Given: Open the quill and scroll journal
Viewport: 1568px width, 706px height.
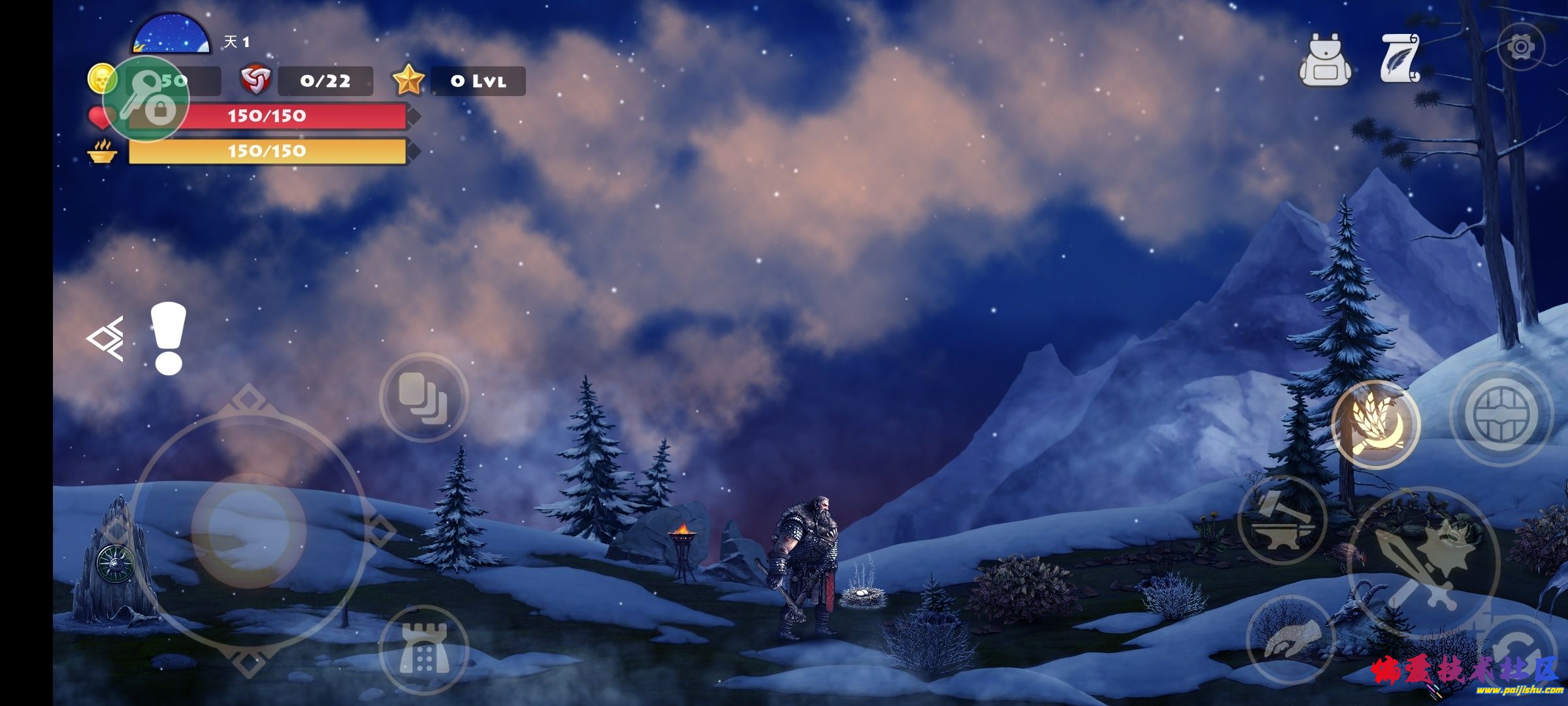Looking at the screenshot, I should point(1399,59).
